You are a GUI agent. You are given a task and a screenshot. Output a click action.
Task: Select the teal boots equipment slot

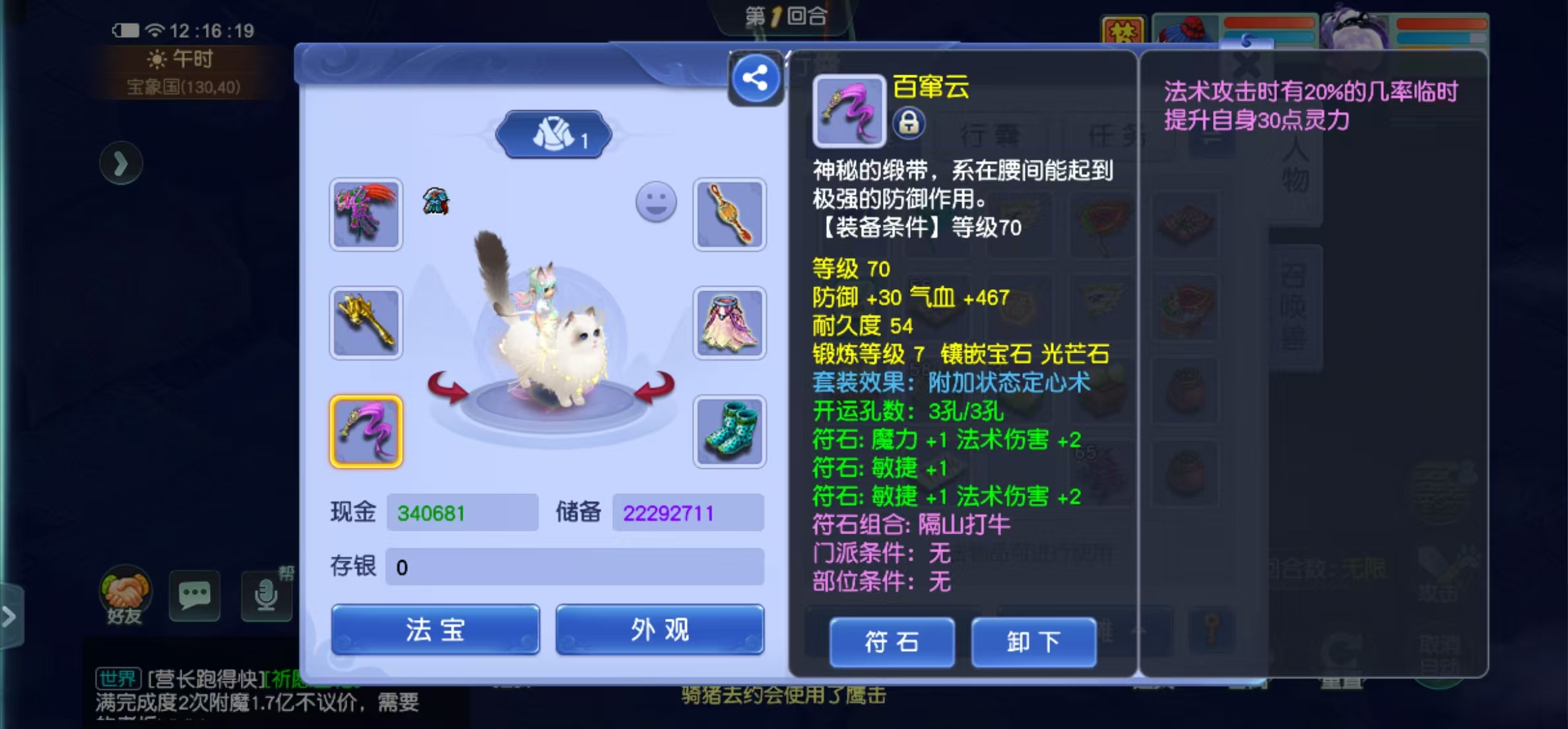coord(730,433)
